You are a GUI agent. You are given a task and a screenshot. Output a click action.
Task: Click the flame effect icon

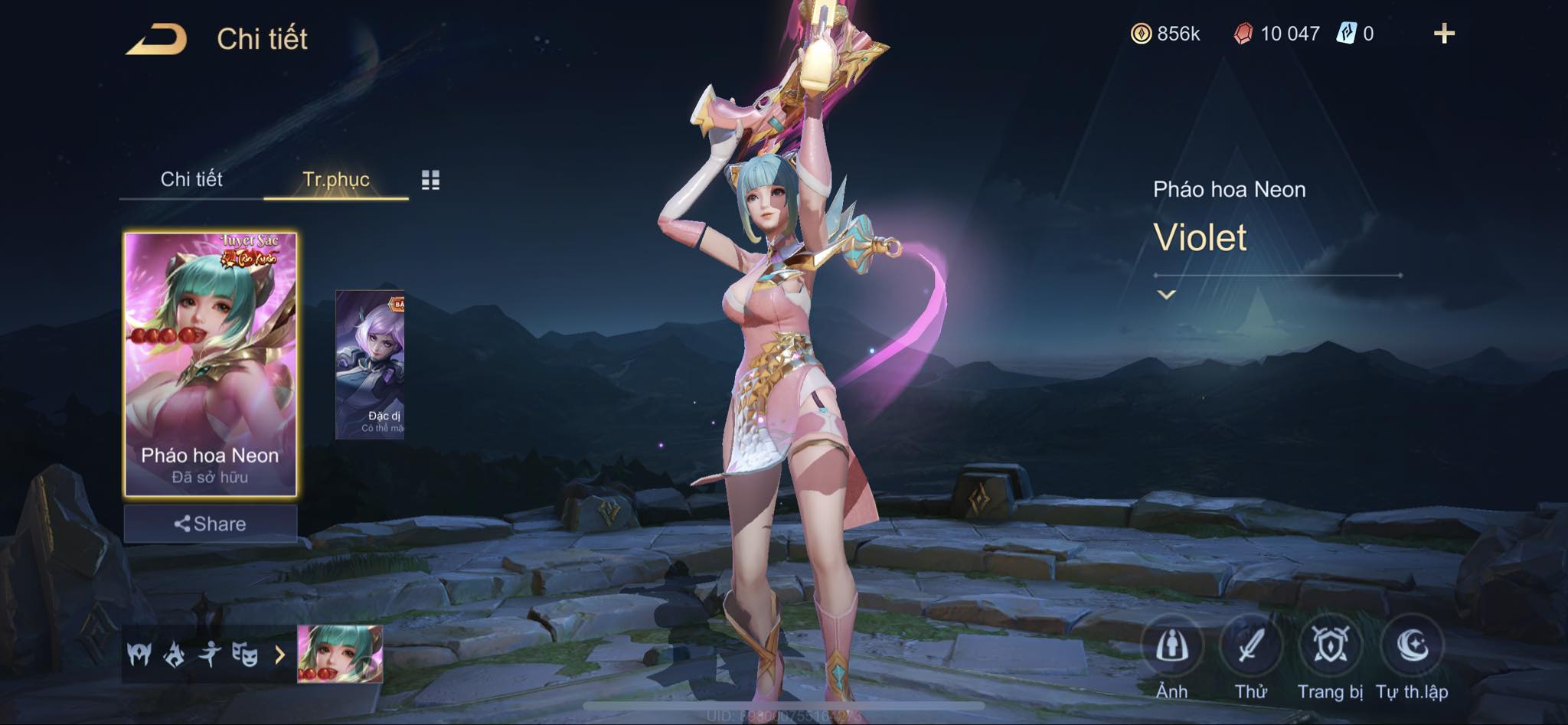pyautogui.click(x=175, y=655)
